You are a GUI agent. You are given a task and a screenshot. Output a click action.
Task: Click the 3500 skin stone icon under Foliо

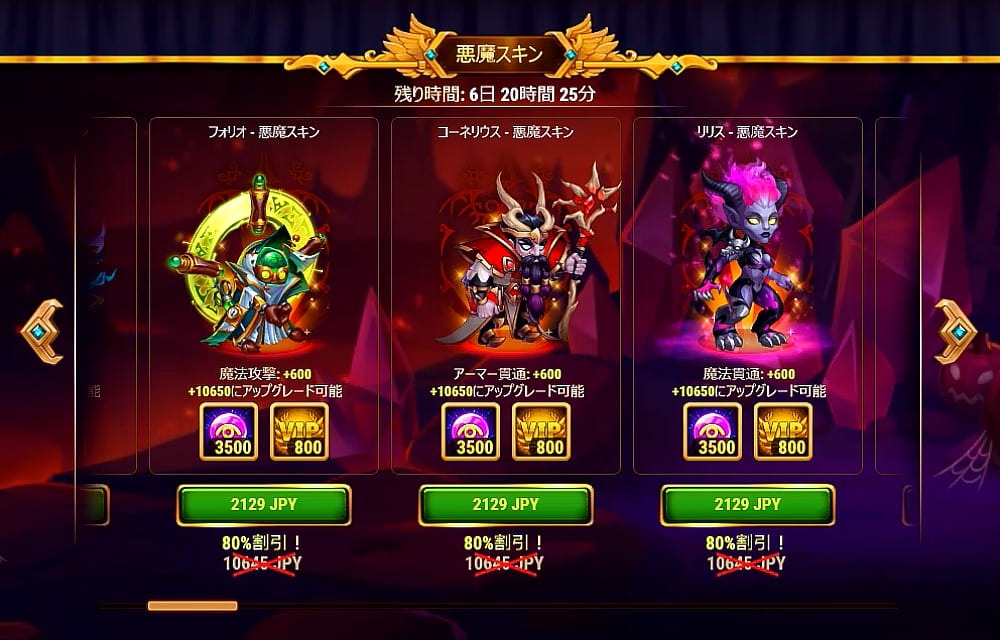coord(229,432)
